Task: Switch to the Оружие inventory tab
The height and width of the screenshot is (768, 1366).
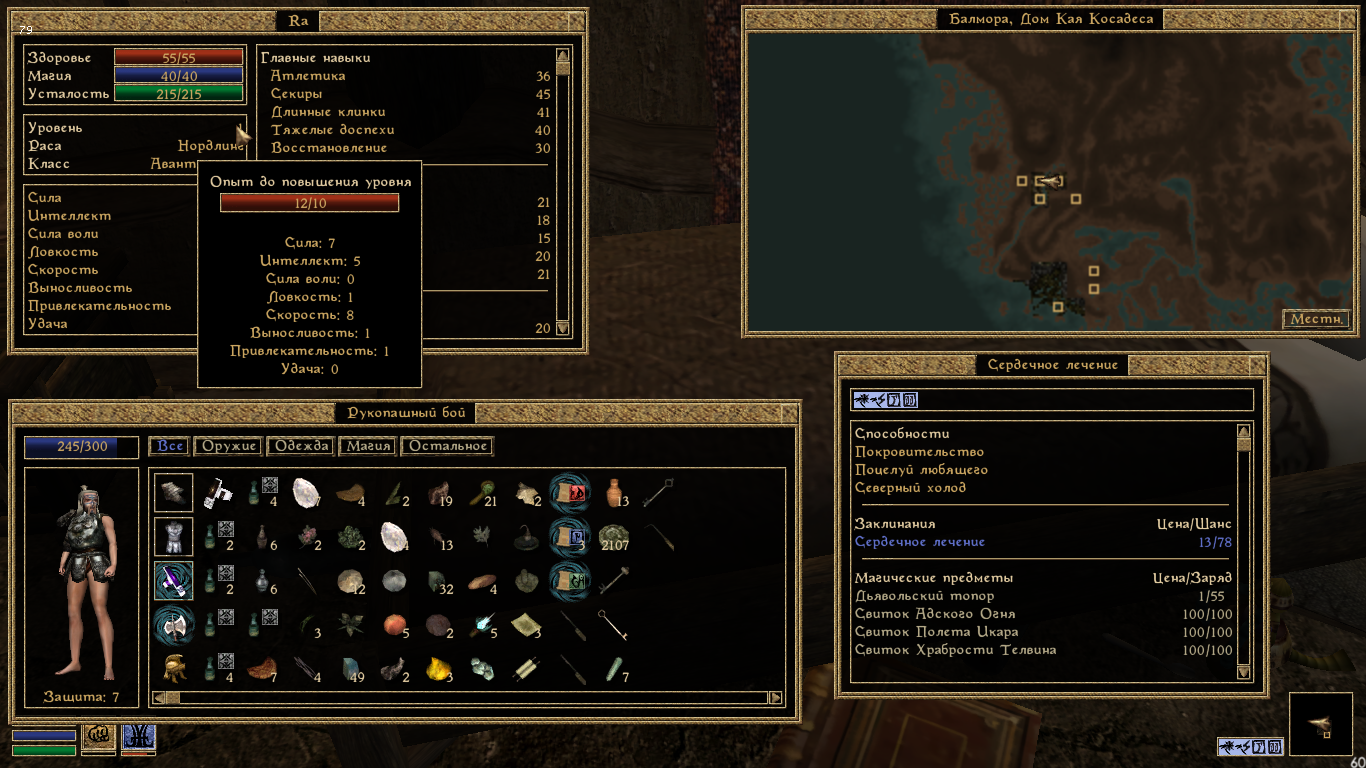Action: point(227,446)
